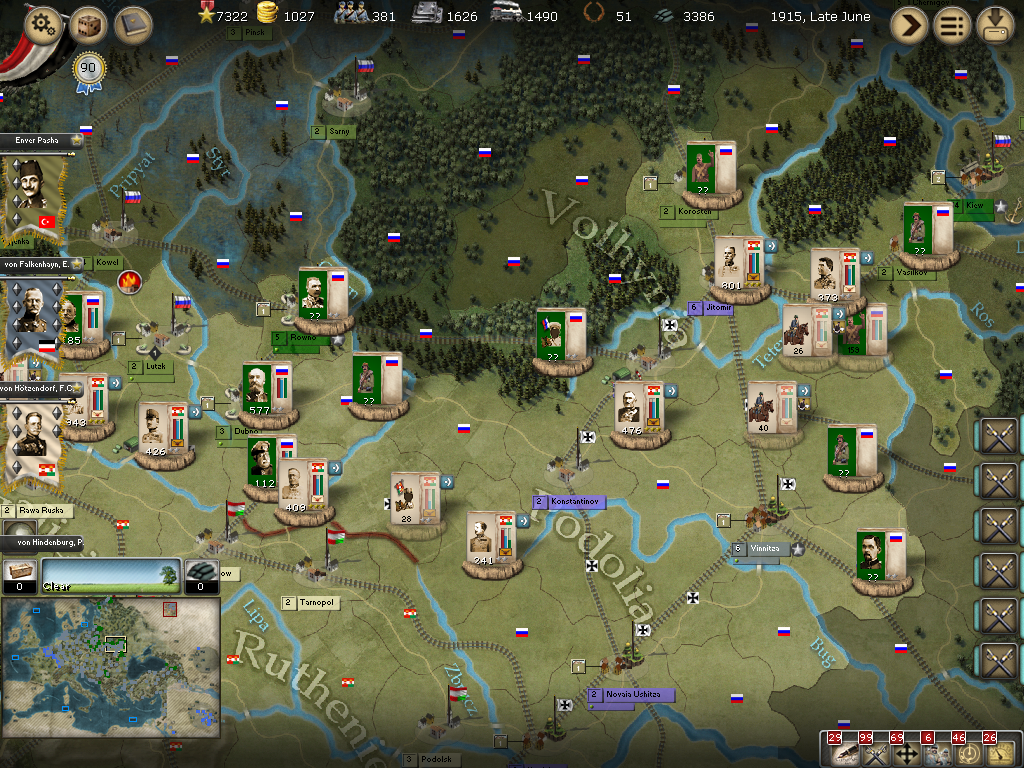Open the book icon in top bar
The width and height of the screenshot is (1024, 768).
point(132,26)
